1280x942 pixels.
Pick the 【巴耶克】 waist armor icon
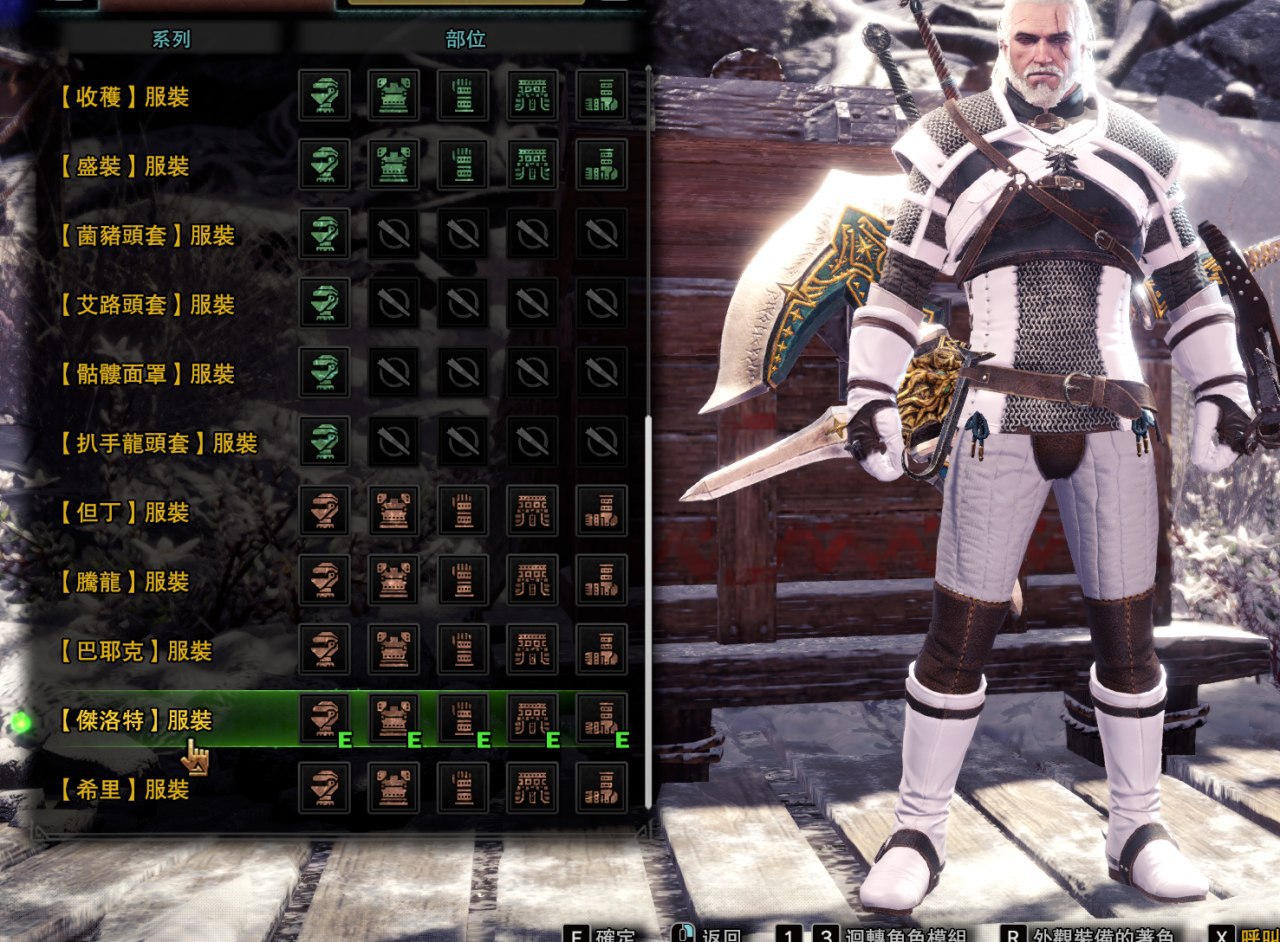532,650
